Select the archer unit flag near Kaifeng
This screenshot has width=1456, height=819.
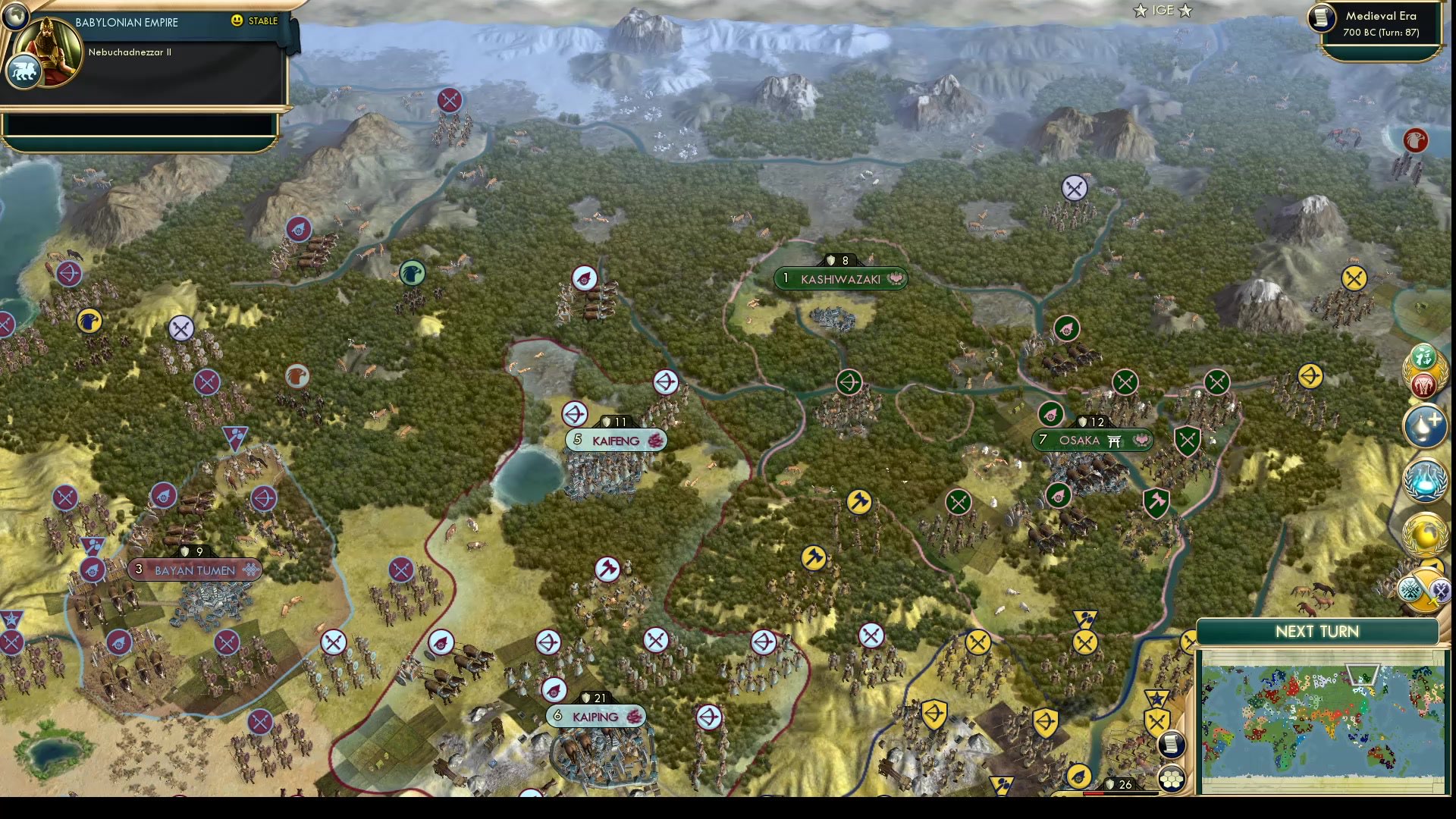(575, 414)
